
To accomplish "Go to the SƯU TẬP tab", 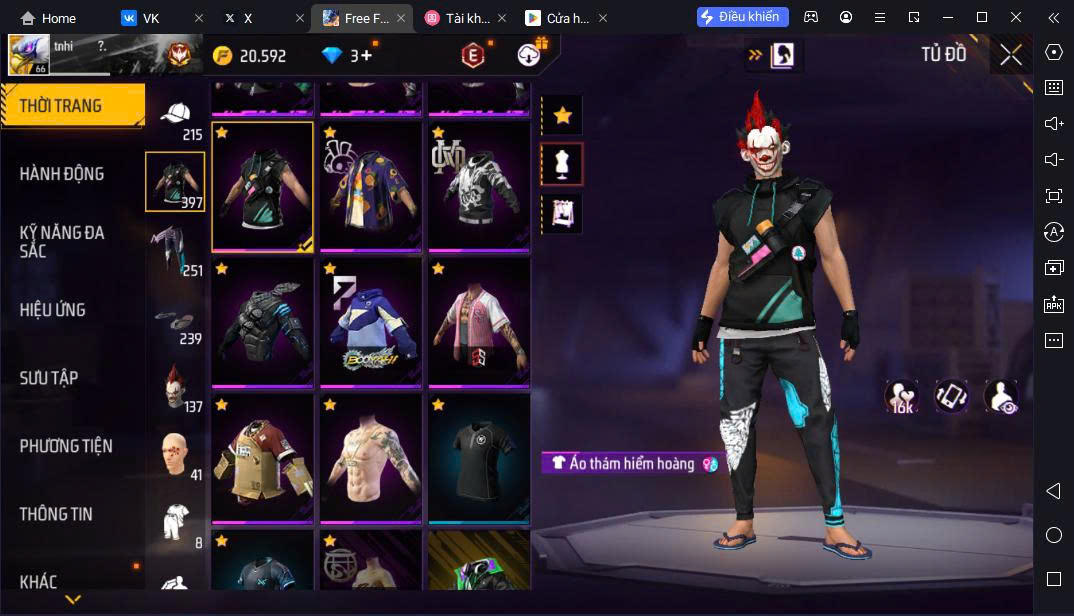I will [49, 378].
